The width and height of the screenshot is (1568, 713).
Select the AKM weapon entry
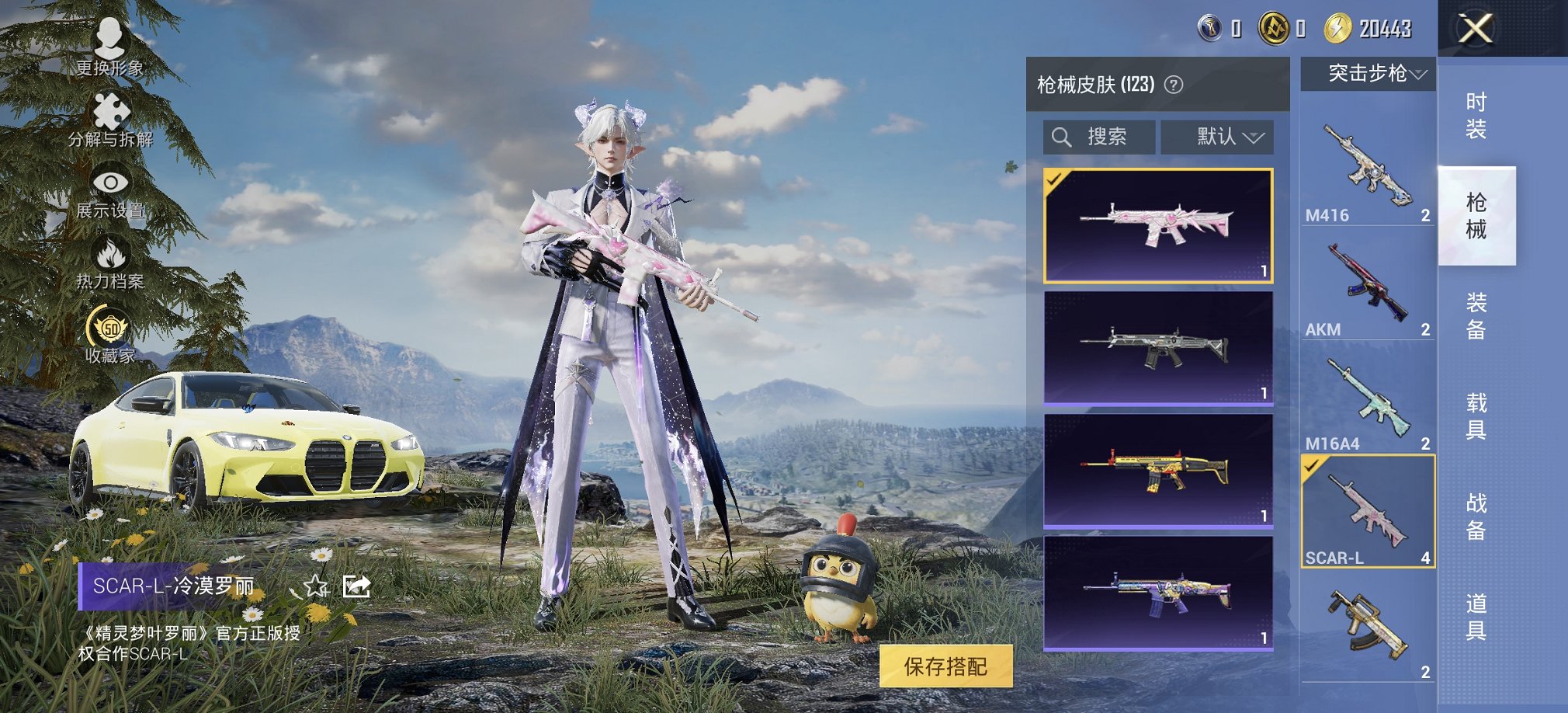coord(1369,283)
